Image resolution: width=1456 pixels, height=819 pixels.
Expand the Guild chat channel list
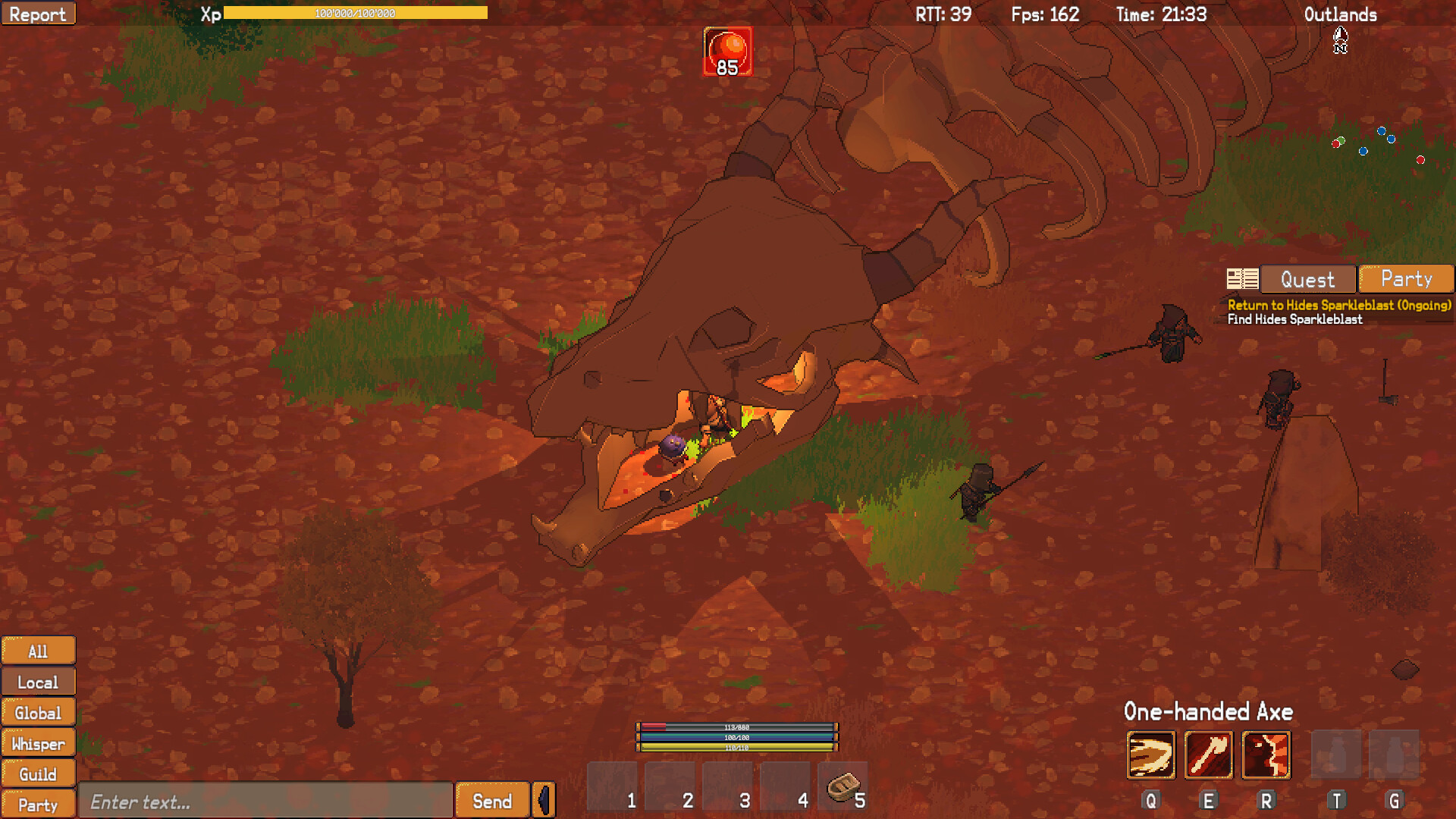point(38,773)
